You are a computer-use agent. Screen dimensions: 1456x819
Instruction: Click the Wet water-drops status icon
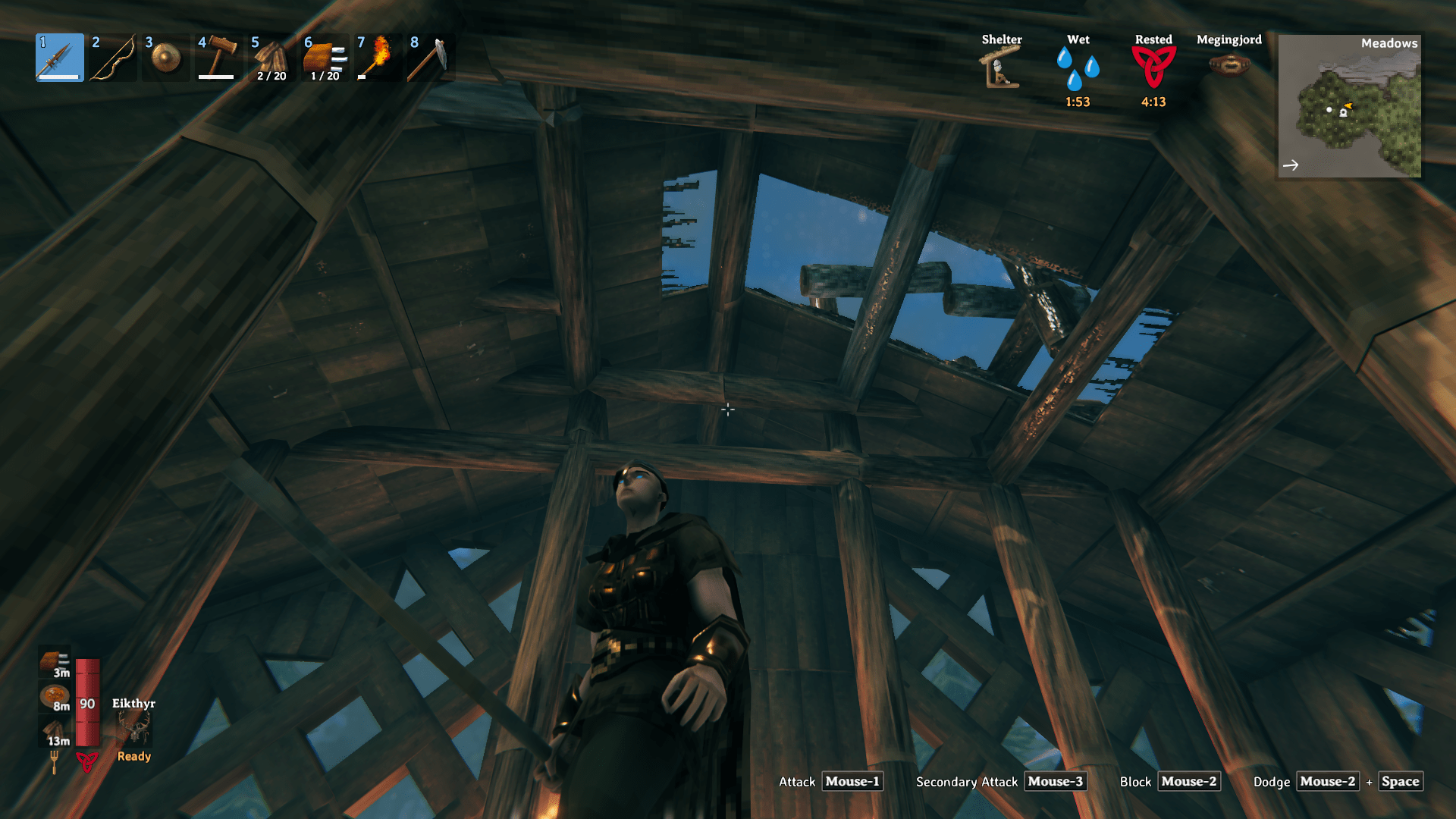1077,68
